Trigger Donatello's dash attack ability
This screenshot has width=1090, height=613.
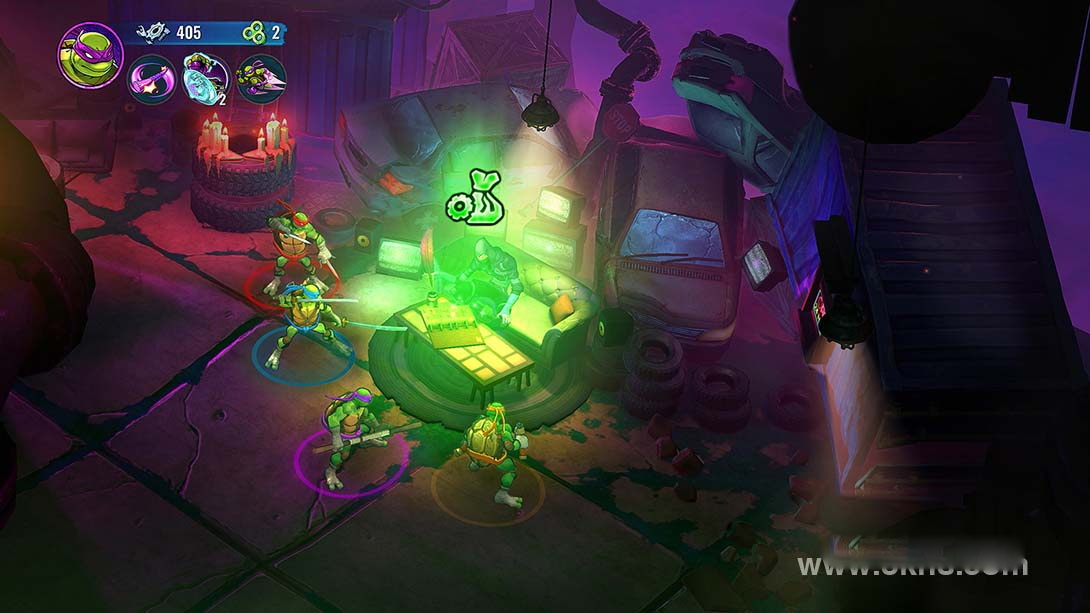pos(261,79)
